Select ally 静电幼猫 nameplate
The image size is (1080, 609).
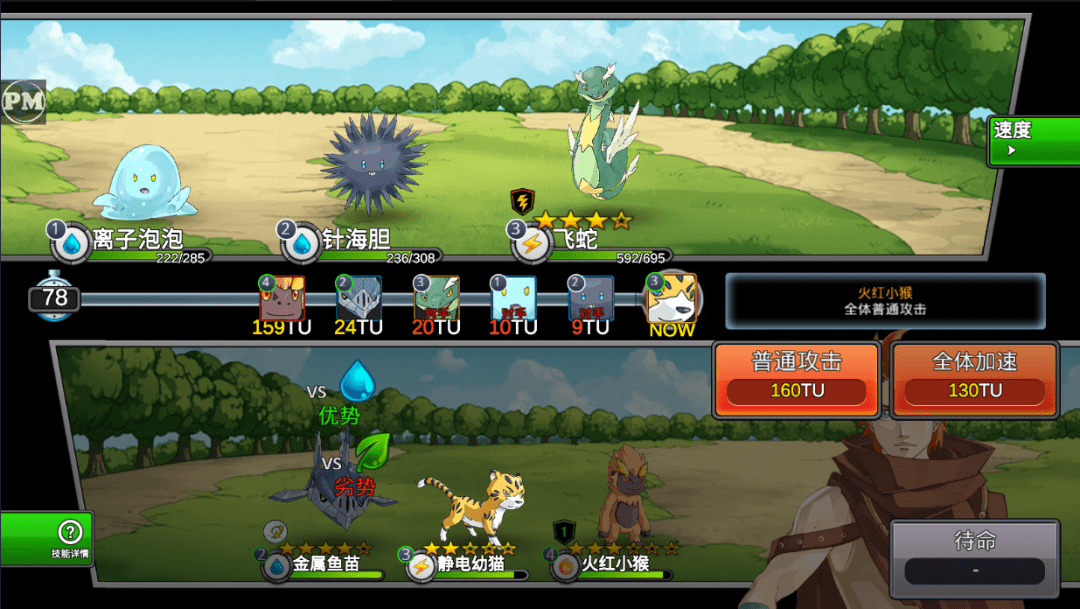(x=468, y=564)
